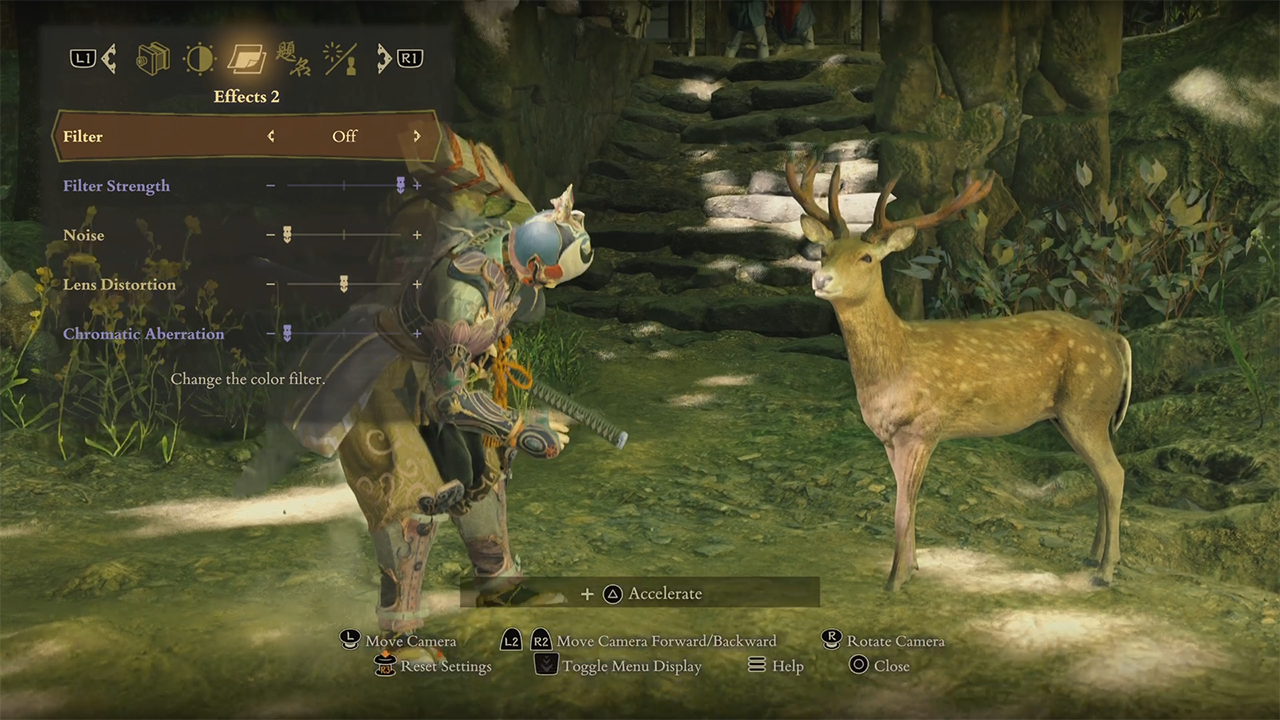
Task: Decrease Filter Strength with the minus button
Action: pos(270,186)
